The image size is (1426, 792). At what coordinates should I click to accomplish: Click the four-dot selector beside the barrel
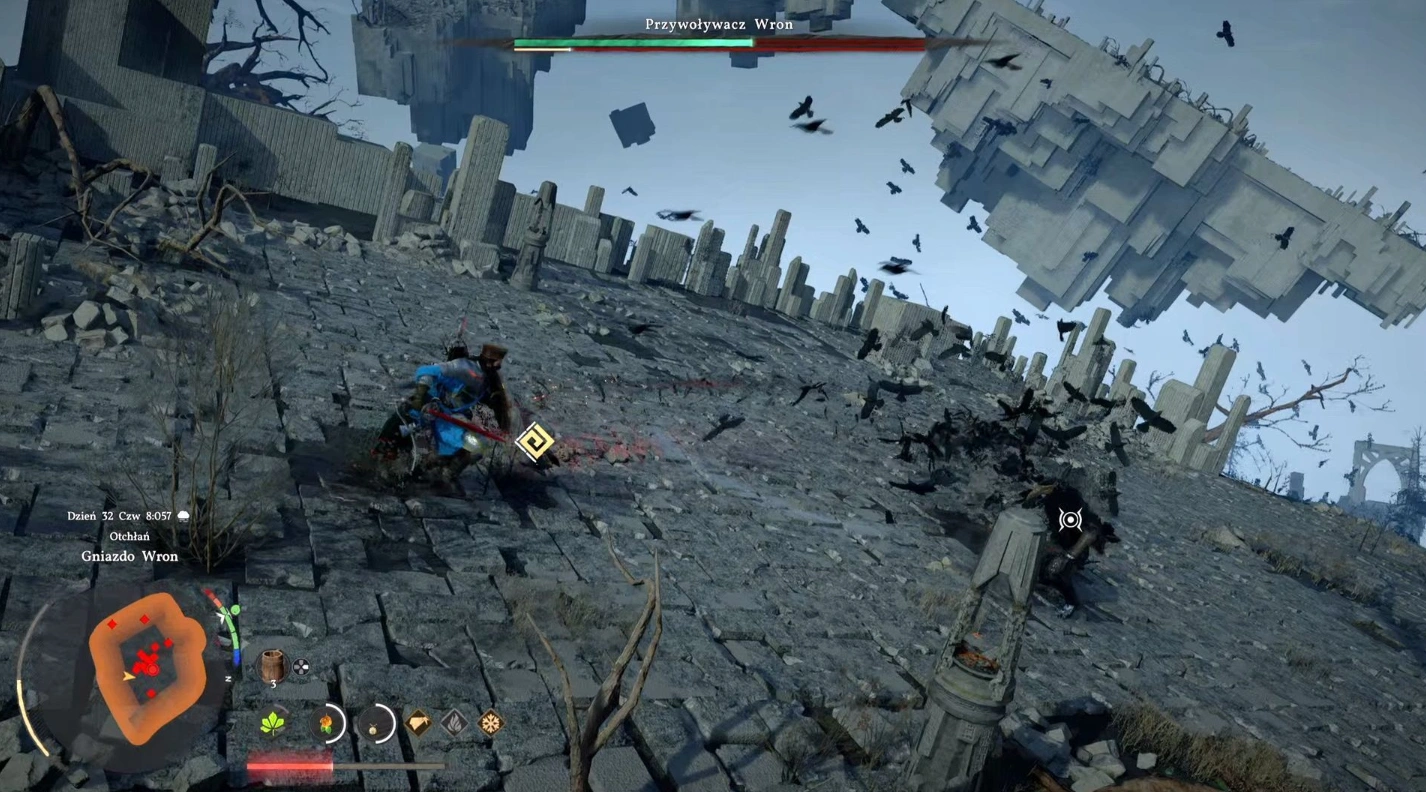point(300,666)
